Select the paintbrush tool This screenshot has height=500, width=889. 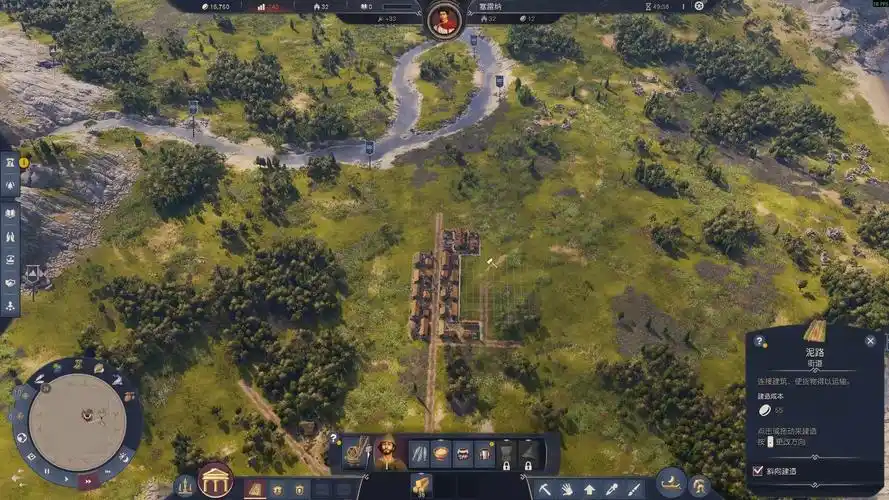click(x=633, y=489)
